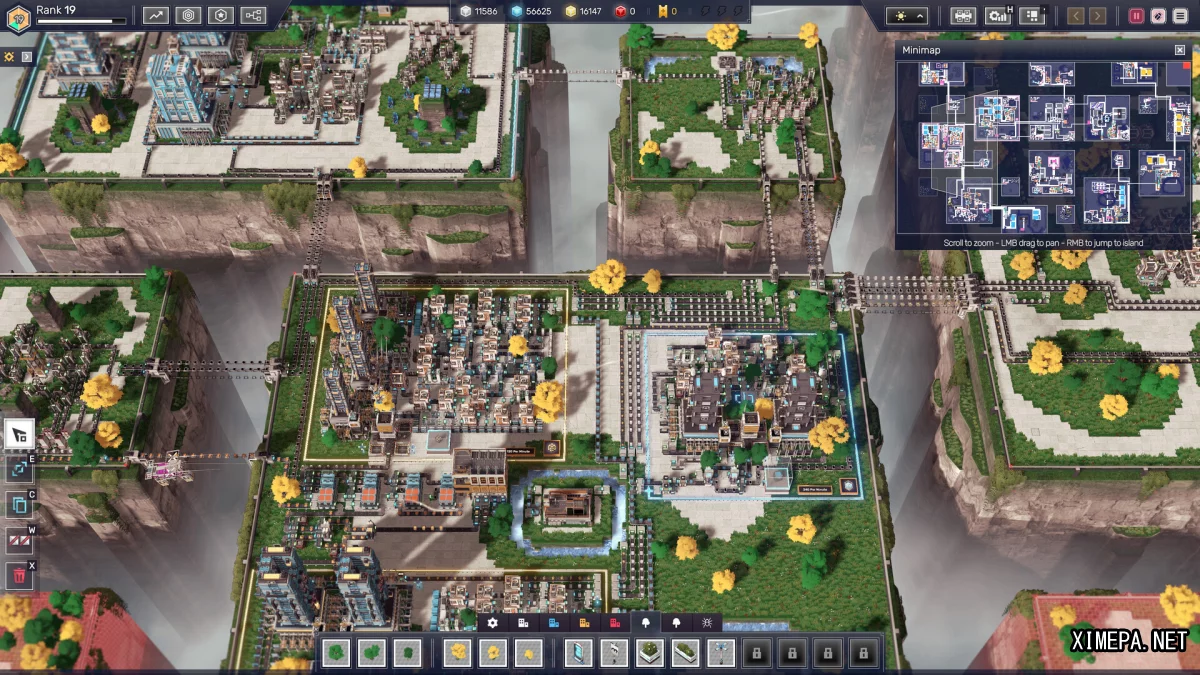
Task: Expand the left side panel arrow
Action: click(x=27, y=56)
